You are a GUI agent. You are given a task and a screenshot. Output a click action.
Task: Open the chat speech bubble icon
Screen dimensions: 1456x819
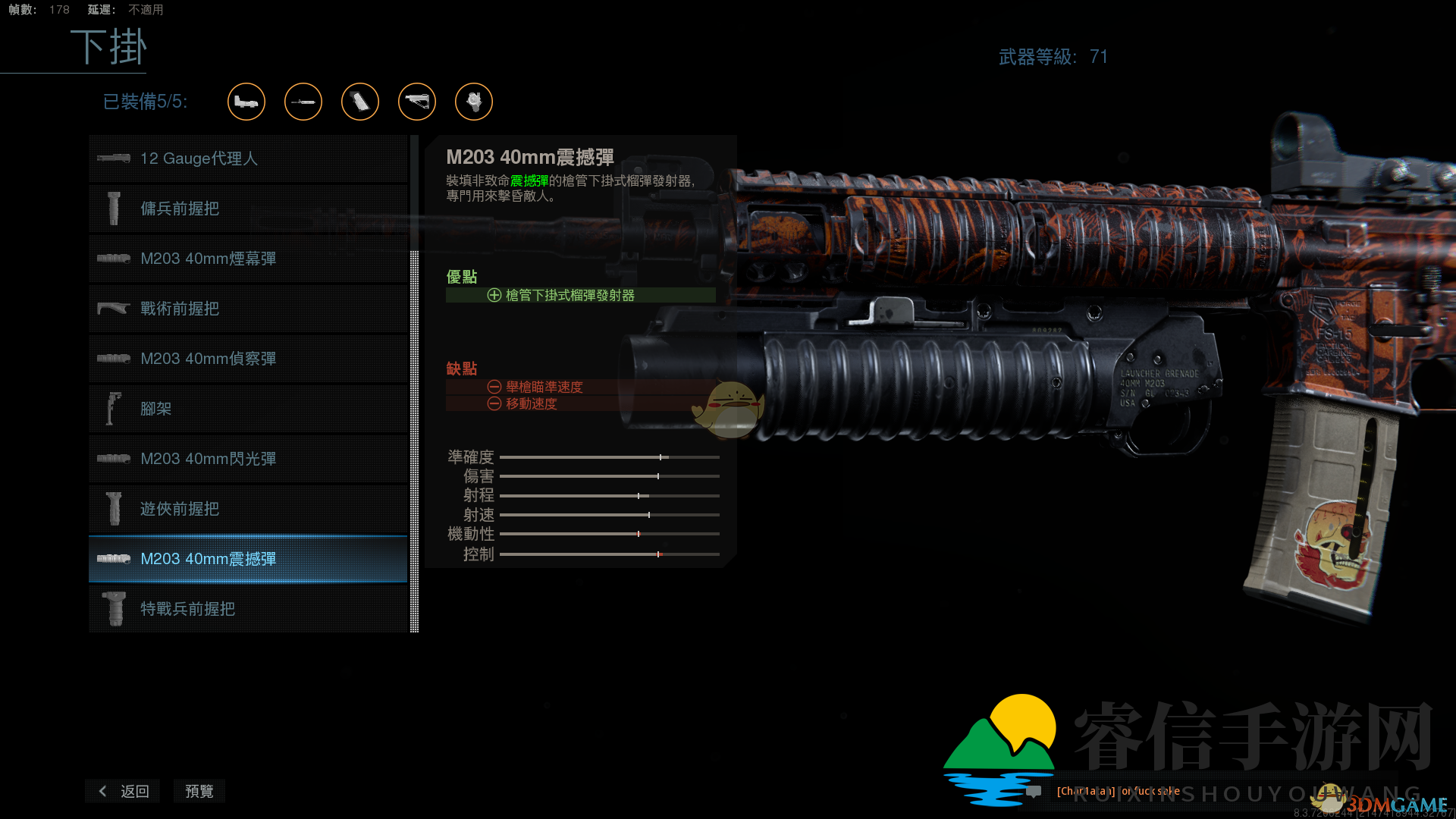pos(1034,792)
